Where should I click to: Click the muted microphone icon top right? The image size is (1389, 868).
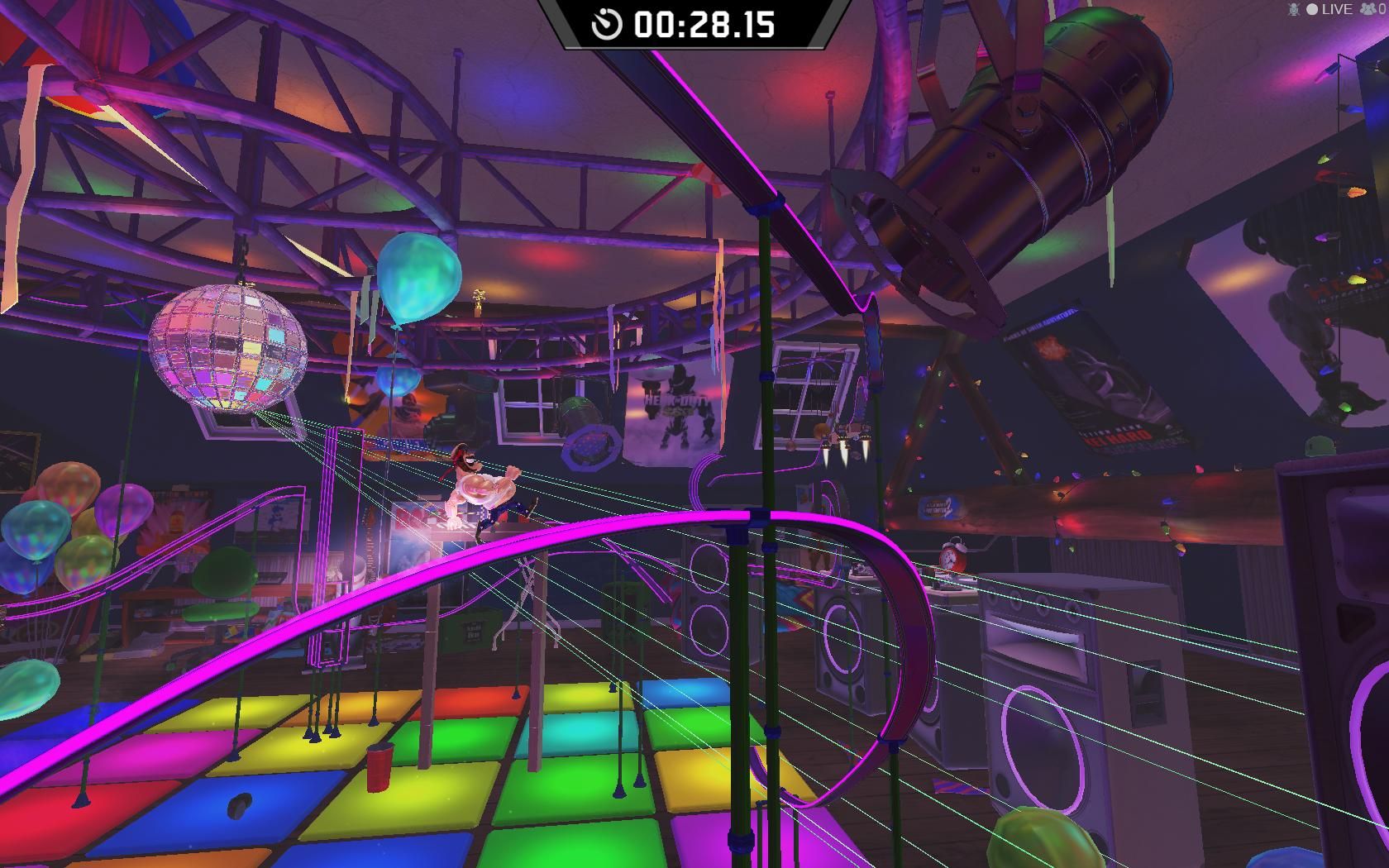(x=1294, y=9)
